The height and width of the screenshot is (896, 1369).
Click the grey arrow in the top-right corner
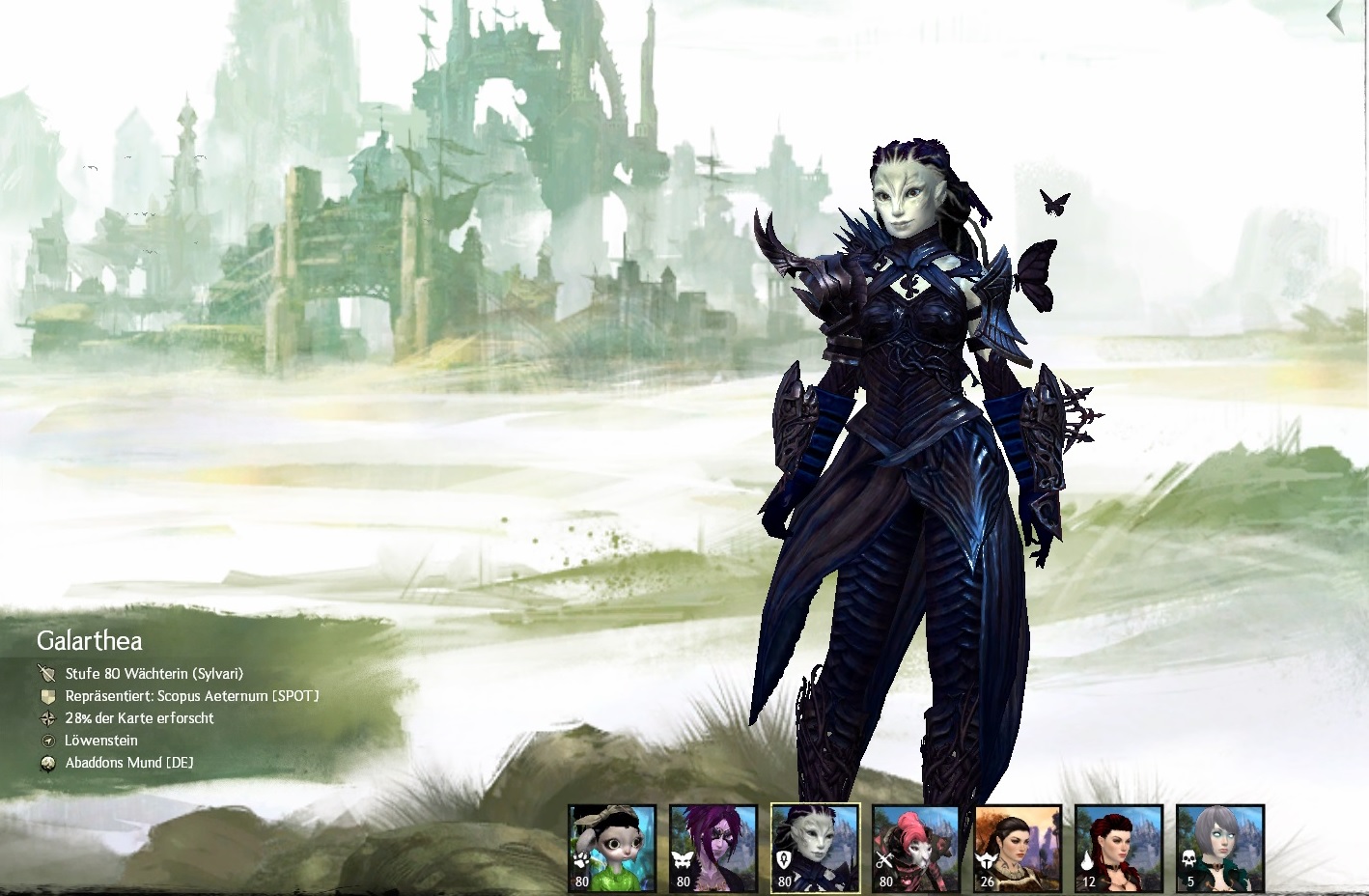tap(1337, 17)
